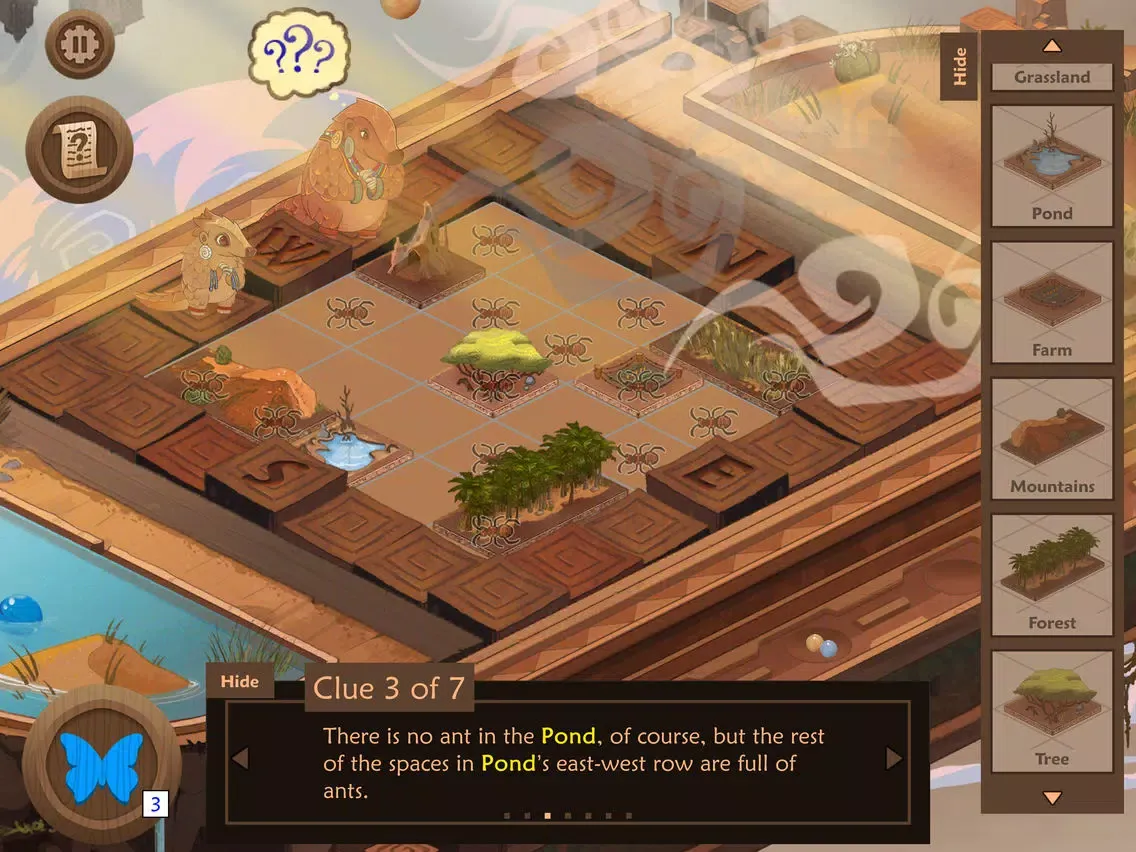The height and width of the screenshot is (852, 1136).
Task: Select the acacia tree tile on the board
Action: point(497,362)
